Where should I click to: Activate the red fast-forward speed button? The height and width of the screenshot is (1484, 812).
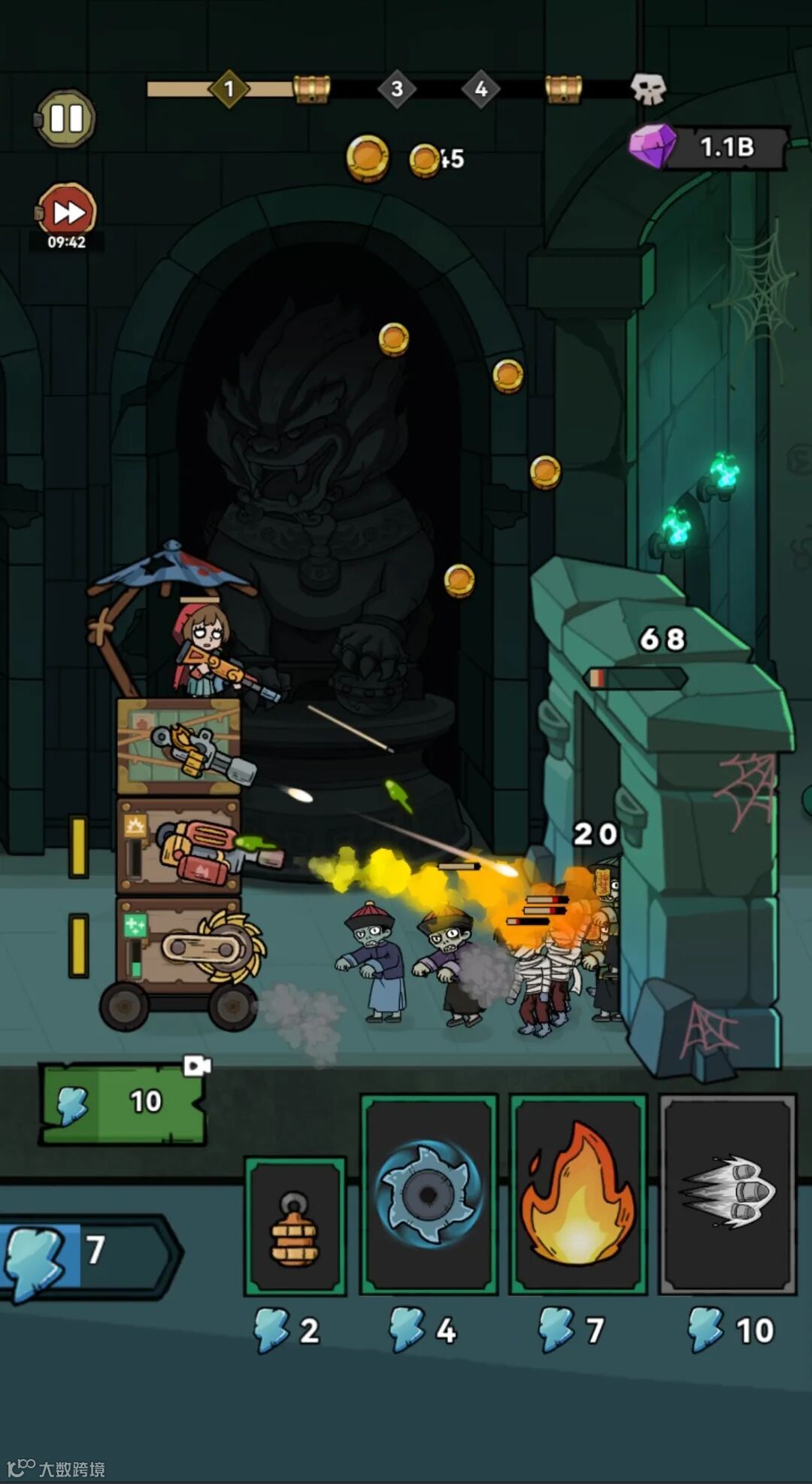67,213
